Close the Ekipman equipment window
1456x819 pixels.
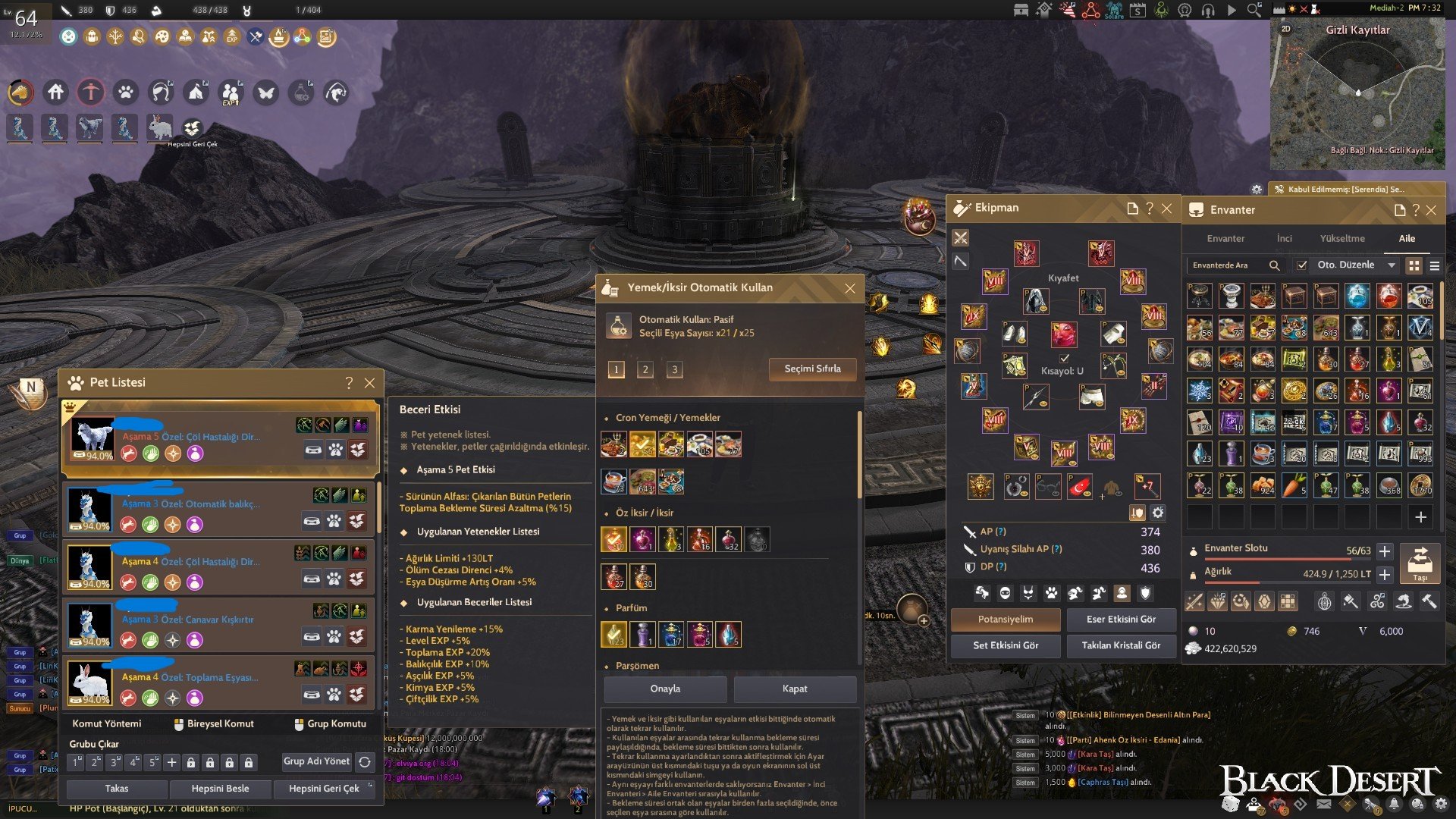click(1166, 209)
